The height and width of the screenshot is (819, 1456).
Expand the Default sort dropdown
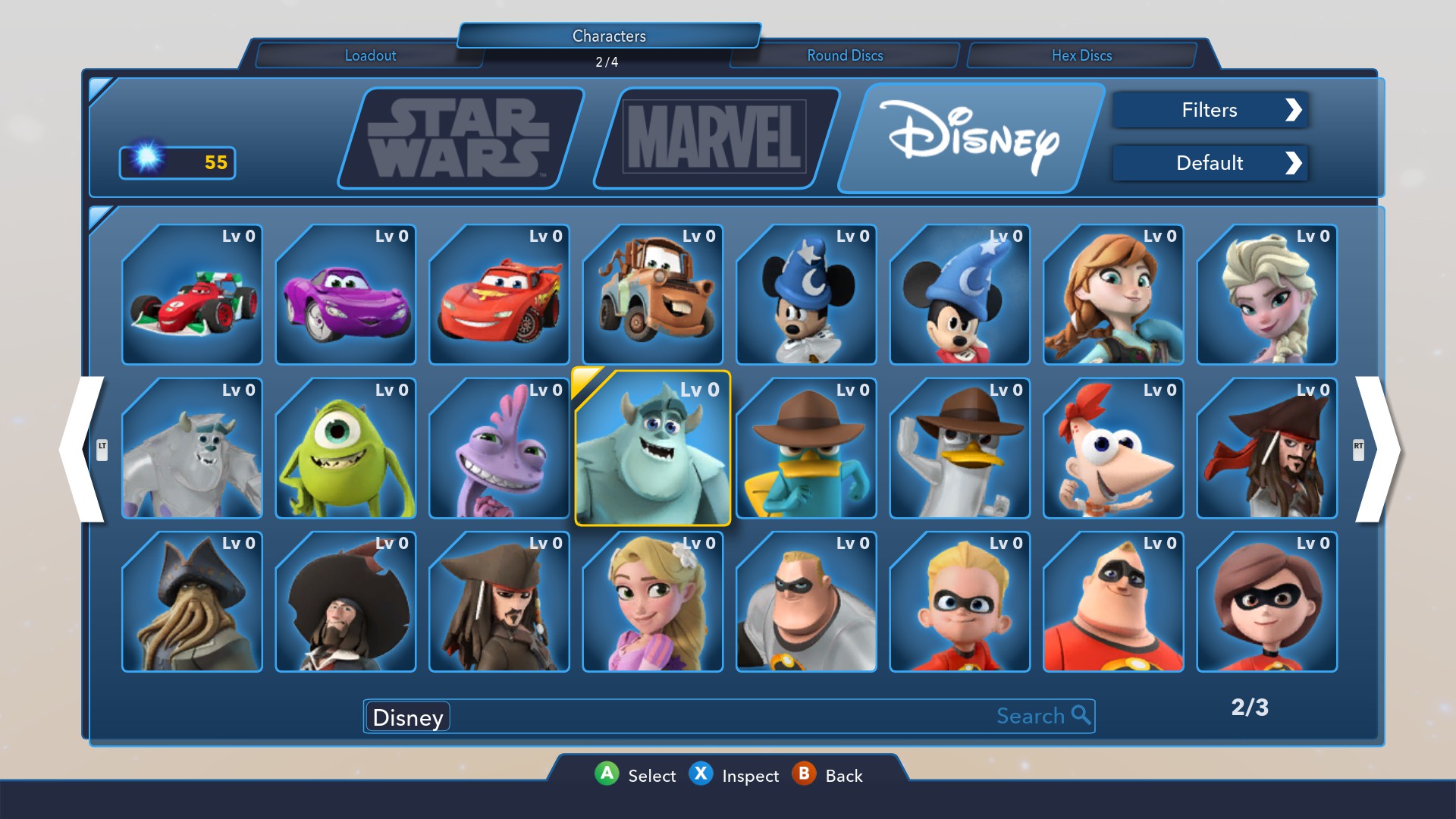click(1210, 163)
